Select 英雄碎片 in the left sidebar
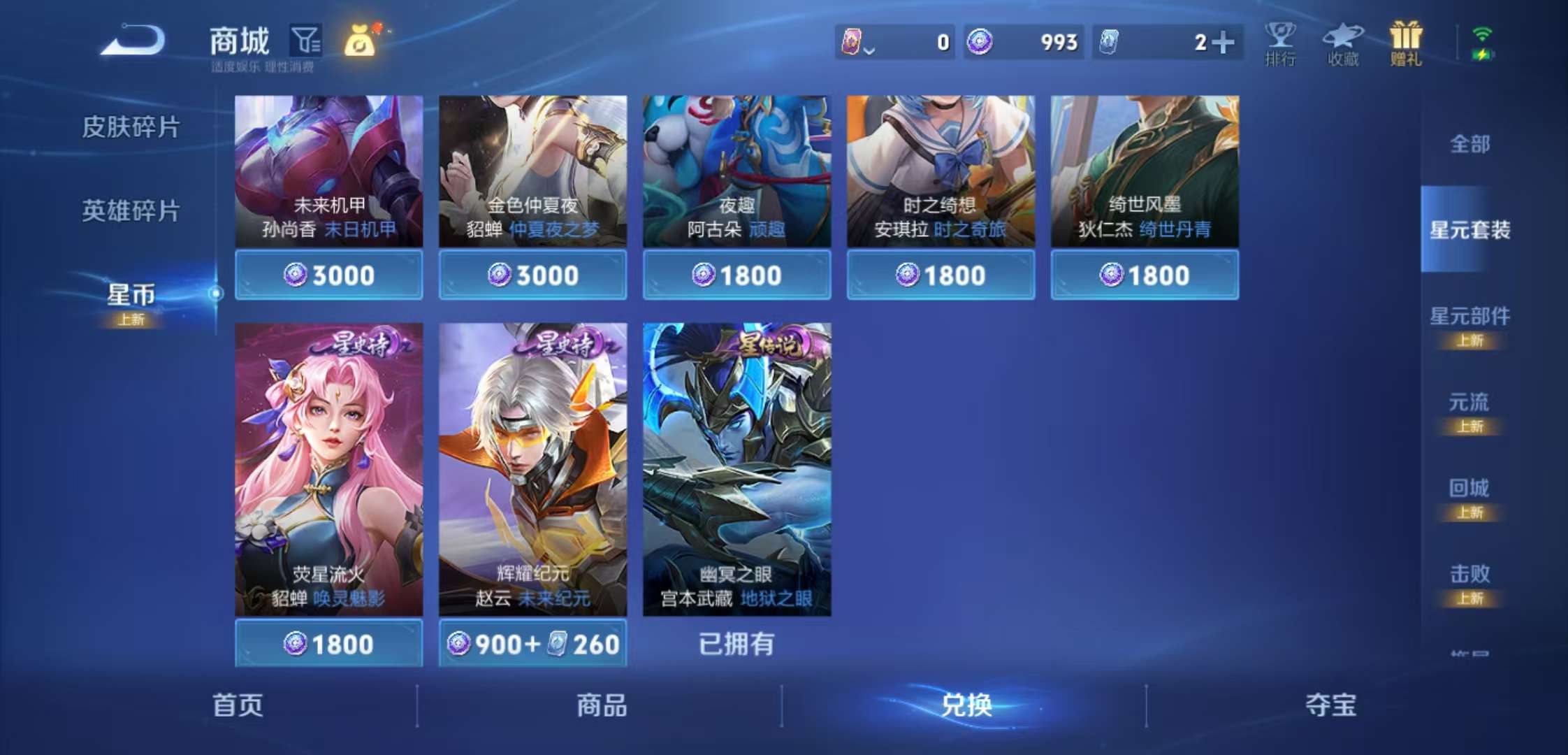This screenshot has width=1568, height=755. click(131, 210)
